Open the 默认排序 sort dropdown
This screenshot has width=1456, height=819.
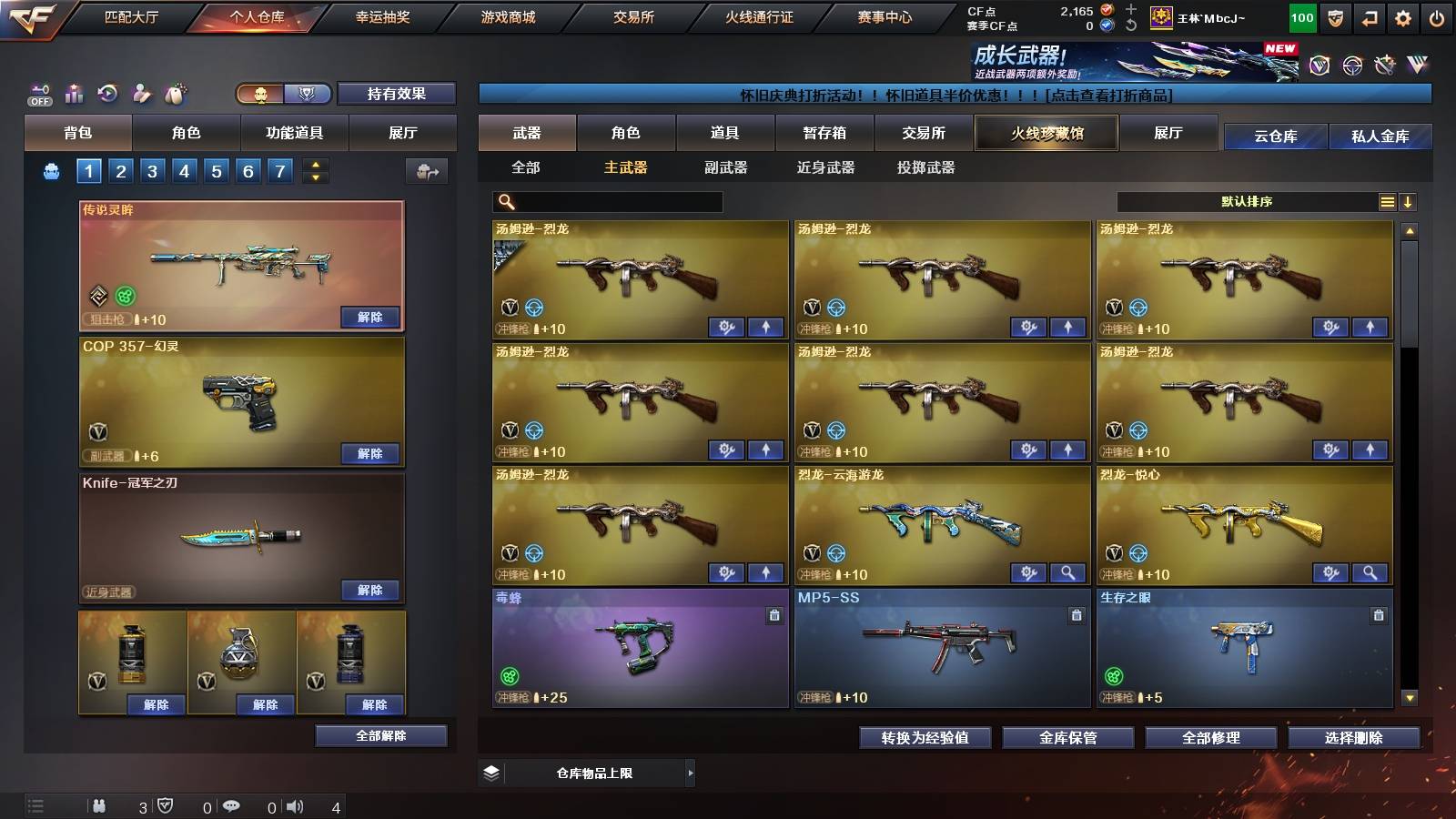click(1247, 201)
